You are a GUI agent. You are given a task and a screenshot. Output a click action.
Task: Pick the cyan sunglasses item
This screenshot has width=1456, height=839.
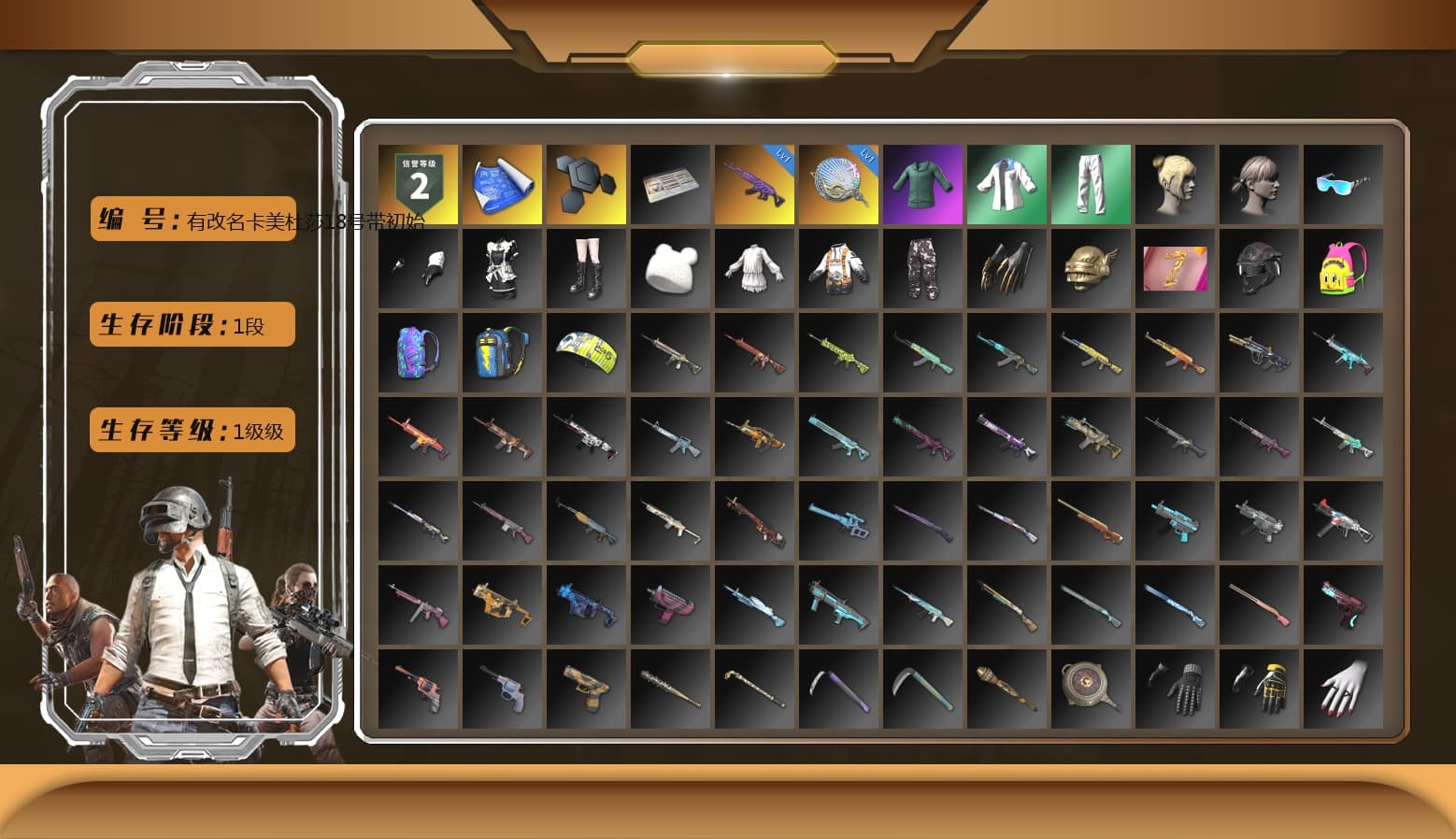tap(1343, 185)
